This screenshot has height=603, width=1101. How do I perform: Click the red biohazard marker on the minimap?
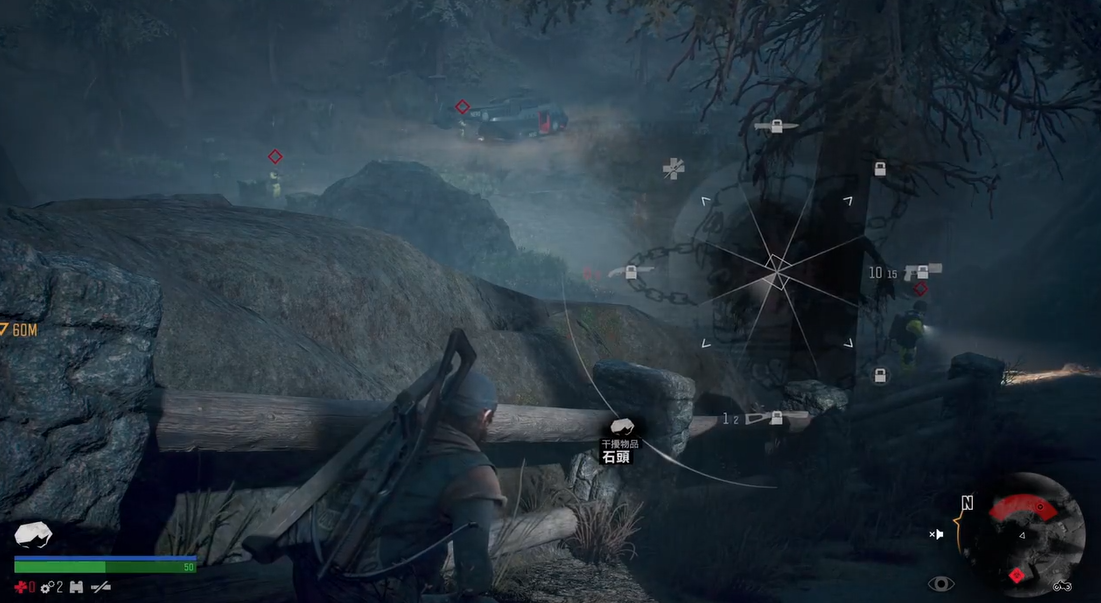click(x=1017, y=575)
